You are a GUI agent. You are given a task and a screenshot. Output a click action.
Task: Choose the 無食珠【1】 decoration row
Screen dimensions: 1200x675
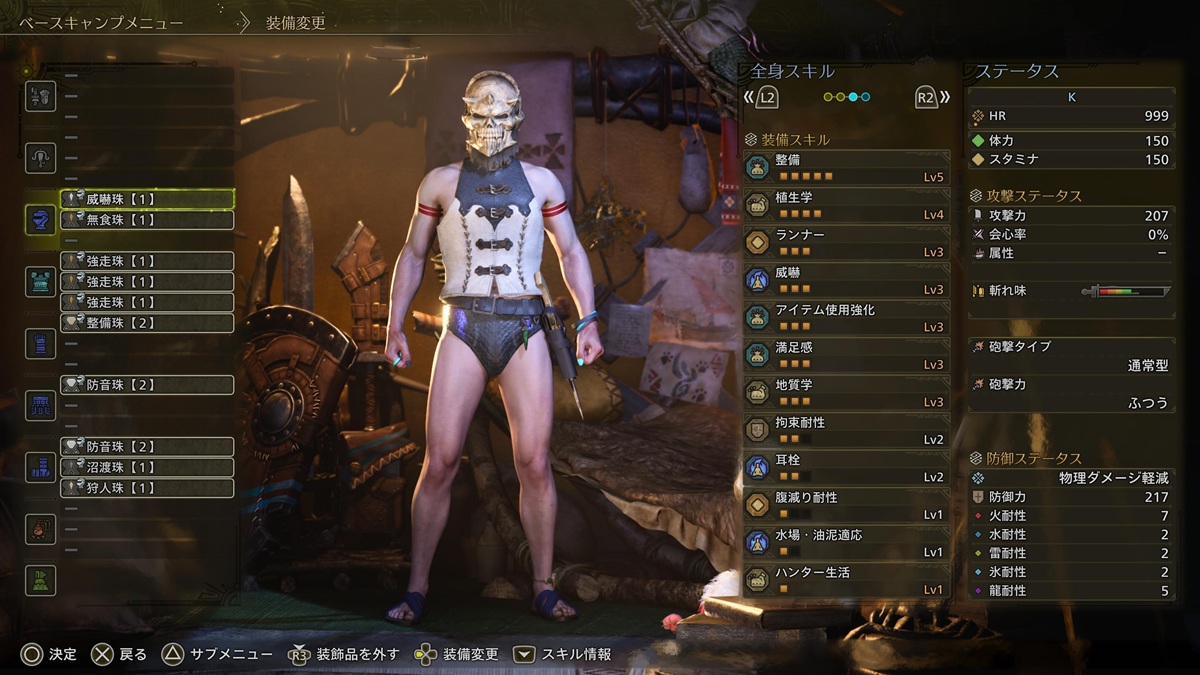click(x=147, y=220)
